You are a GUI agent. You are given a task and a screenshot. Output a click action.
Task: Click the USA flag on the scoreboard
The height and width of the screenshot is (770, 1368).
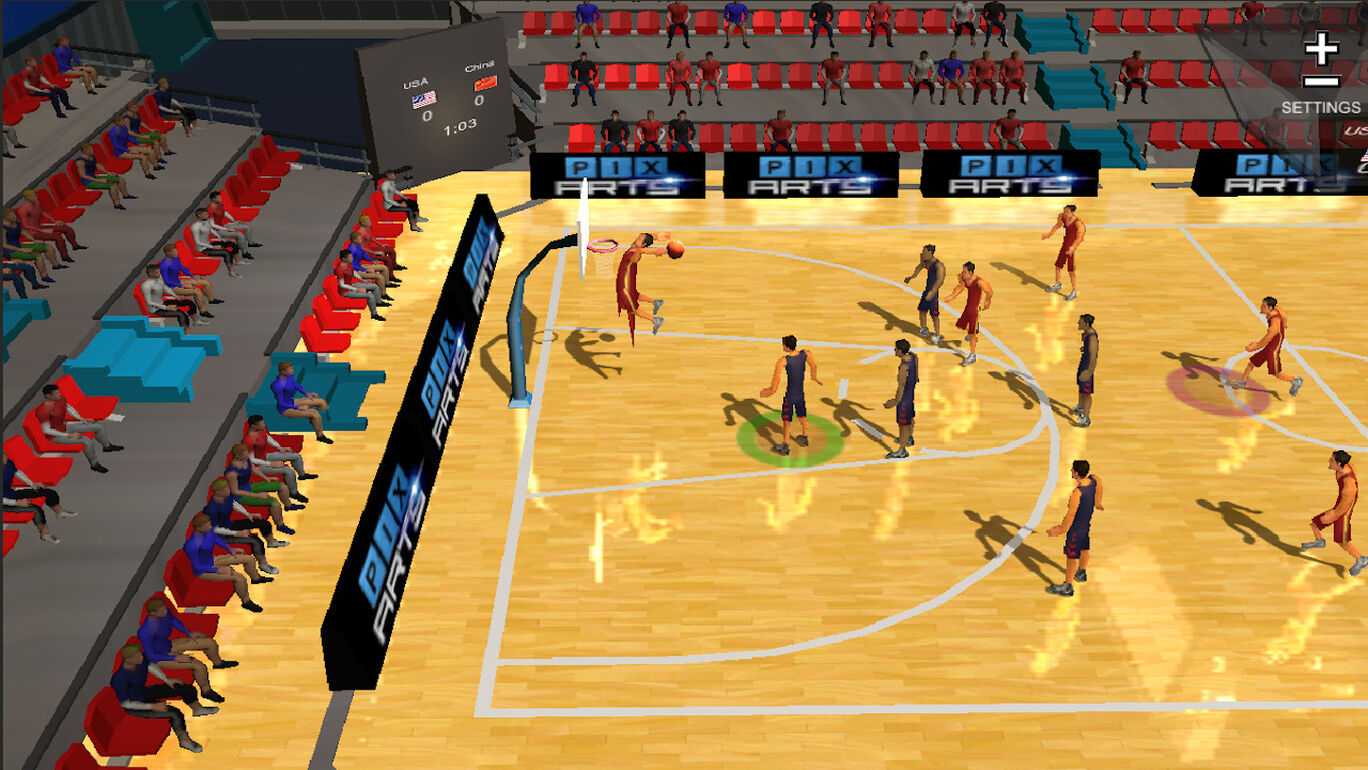[424, 100]
